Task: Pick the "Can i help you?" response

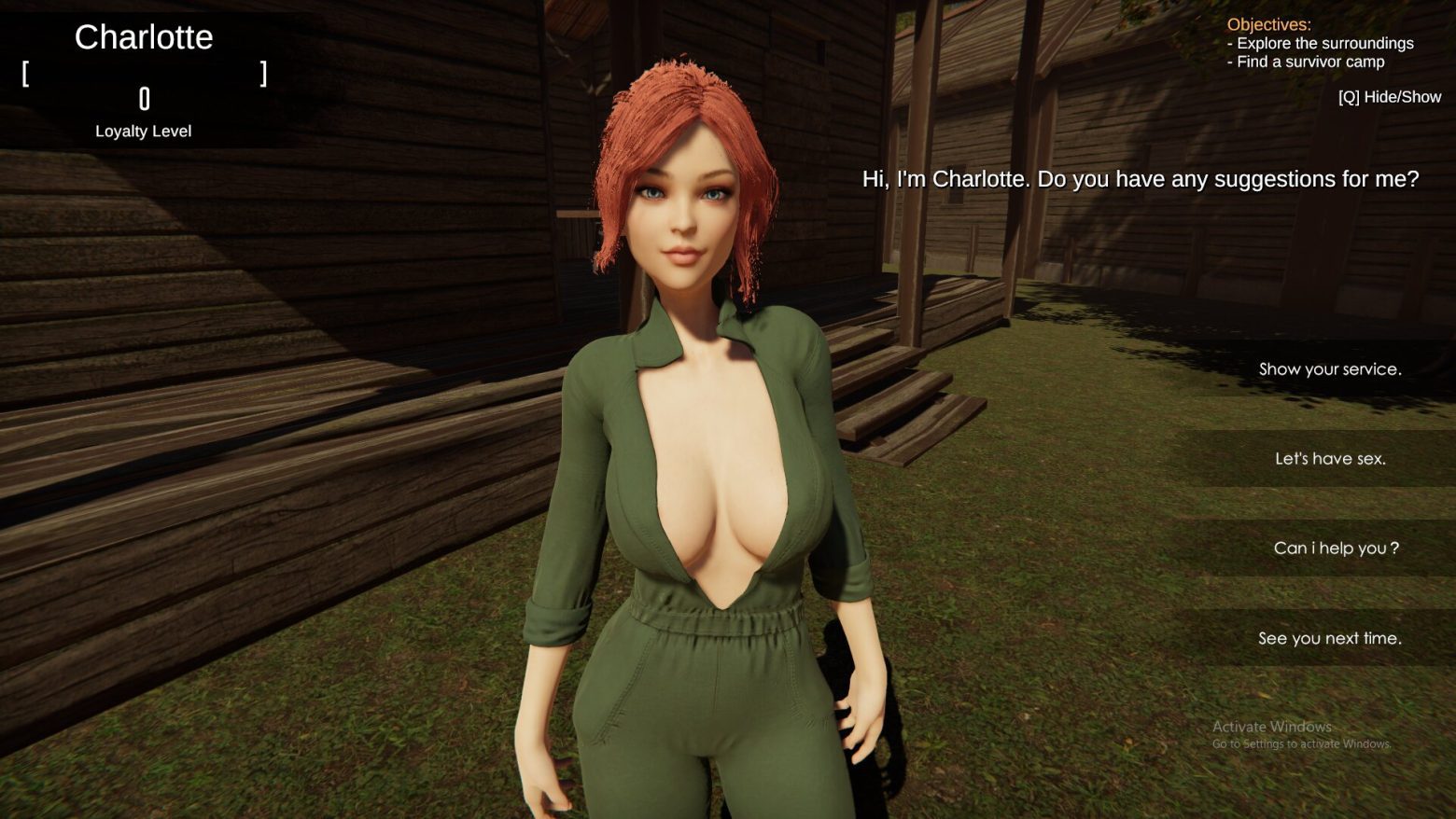Action: 1335,548
